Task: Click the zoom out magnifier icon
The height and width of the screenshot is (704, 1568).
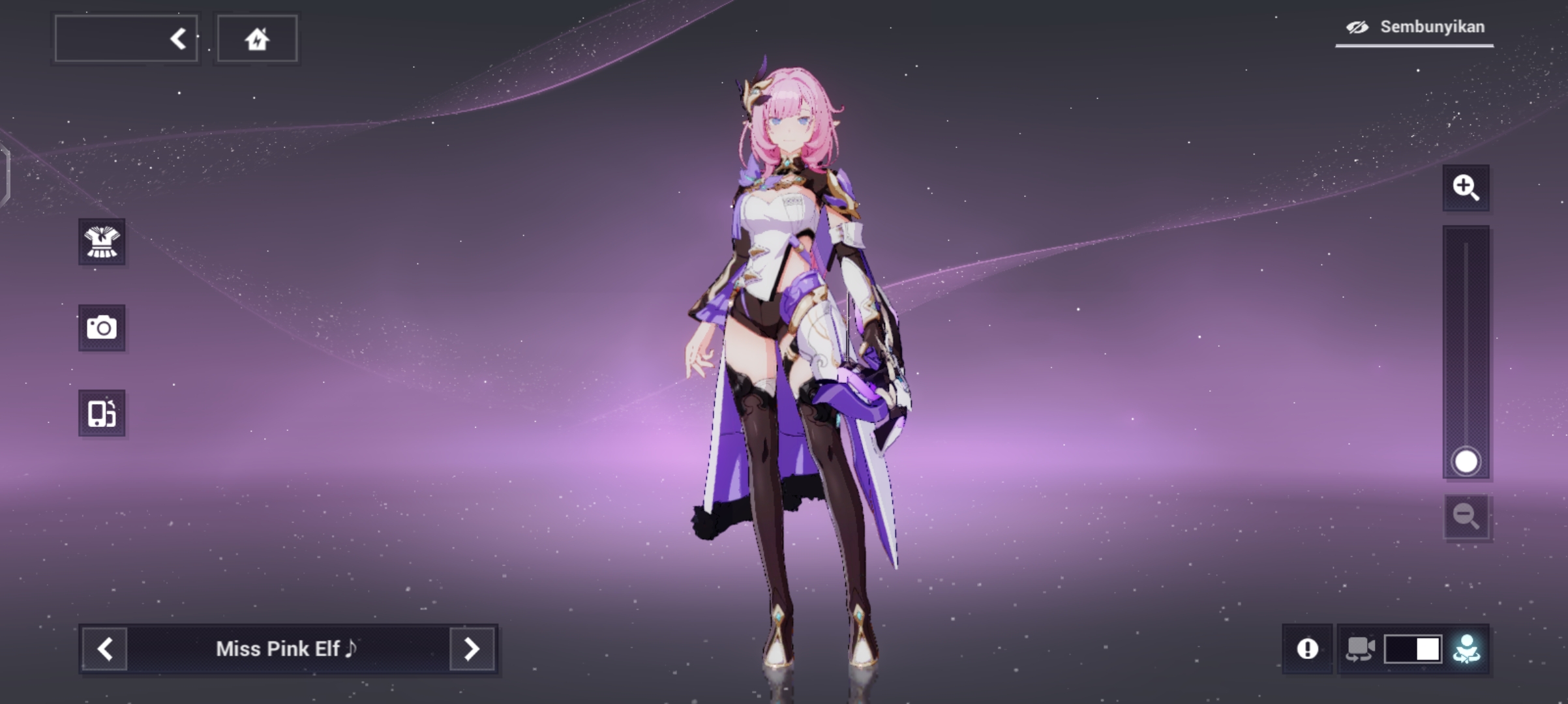Action: point(1467,517)
